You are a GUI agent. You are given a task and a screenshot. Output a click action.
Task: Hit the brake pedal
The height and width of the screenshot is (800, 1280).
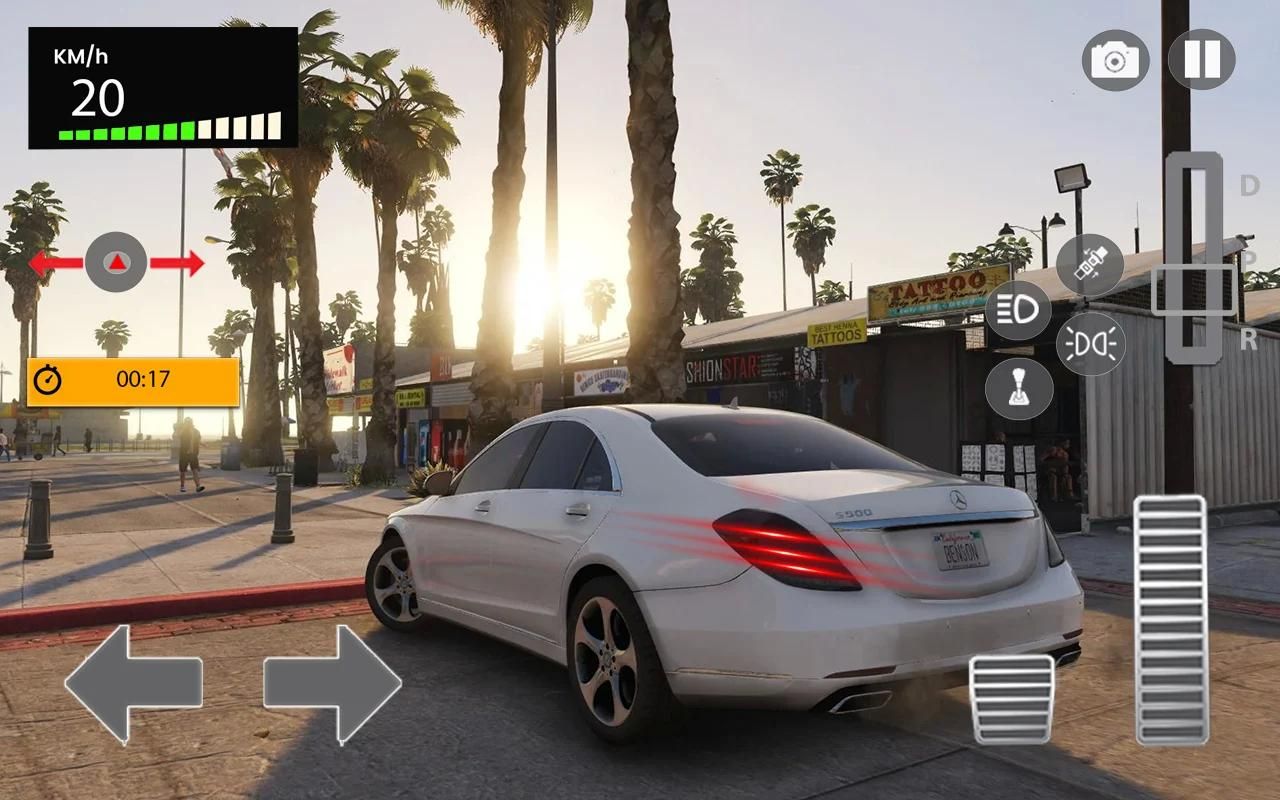(x=1011, y=699)
